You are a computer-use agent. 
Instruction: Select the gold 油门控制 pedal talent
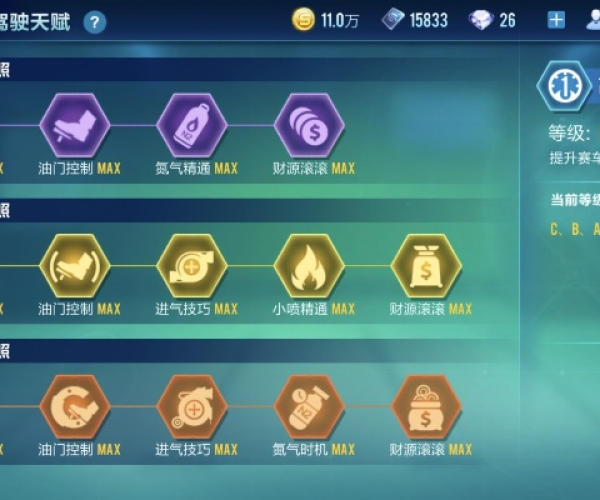[x=74, y=266]
